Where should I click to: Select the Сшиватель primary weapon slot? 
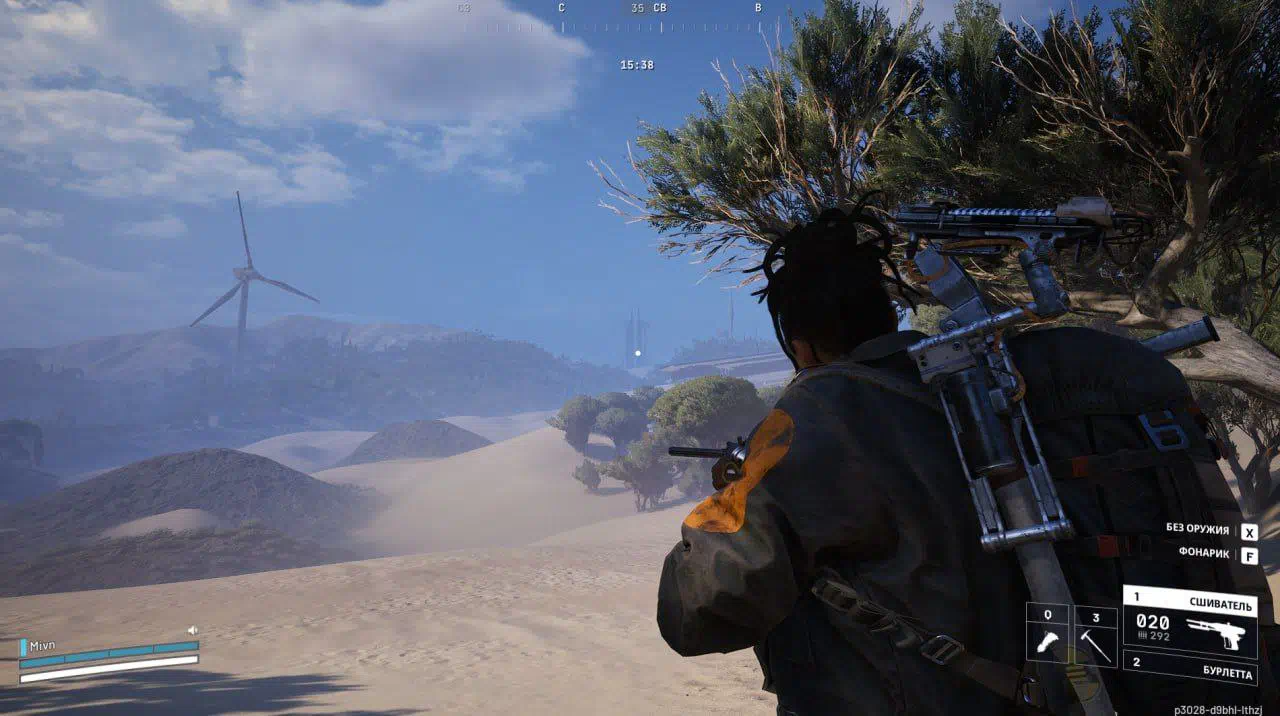[1190, 622]
